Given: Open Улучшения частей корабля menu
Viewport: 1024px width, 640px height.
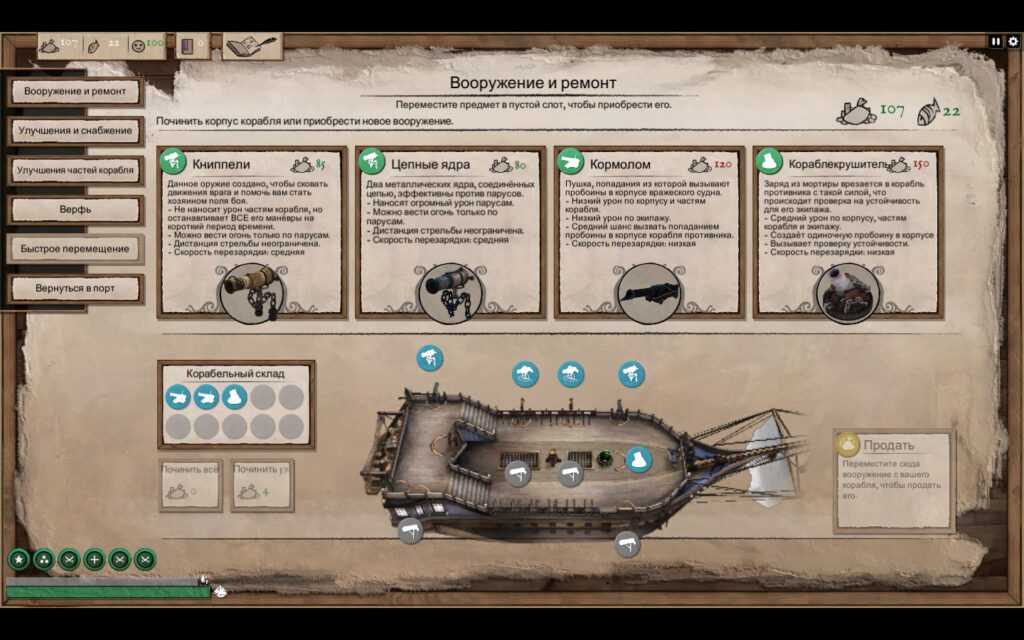Looking at the screenshot, I should tap(75, 170).
